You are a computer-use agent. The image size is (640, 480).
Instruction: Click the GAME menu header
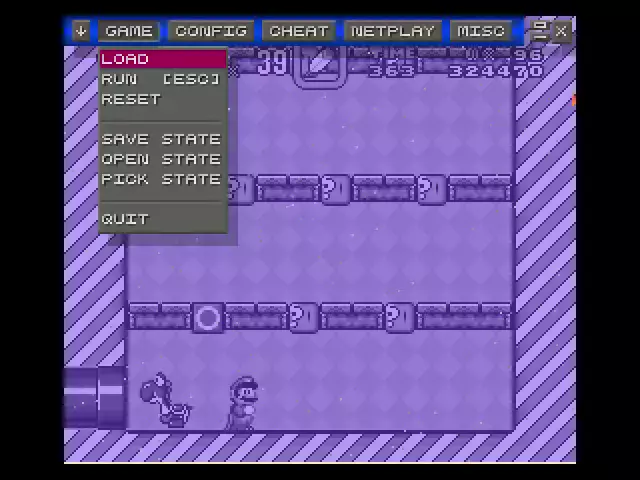tap(129, 31)
